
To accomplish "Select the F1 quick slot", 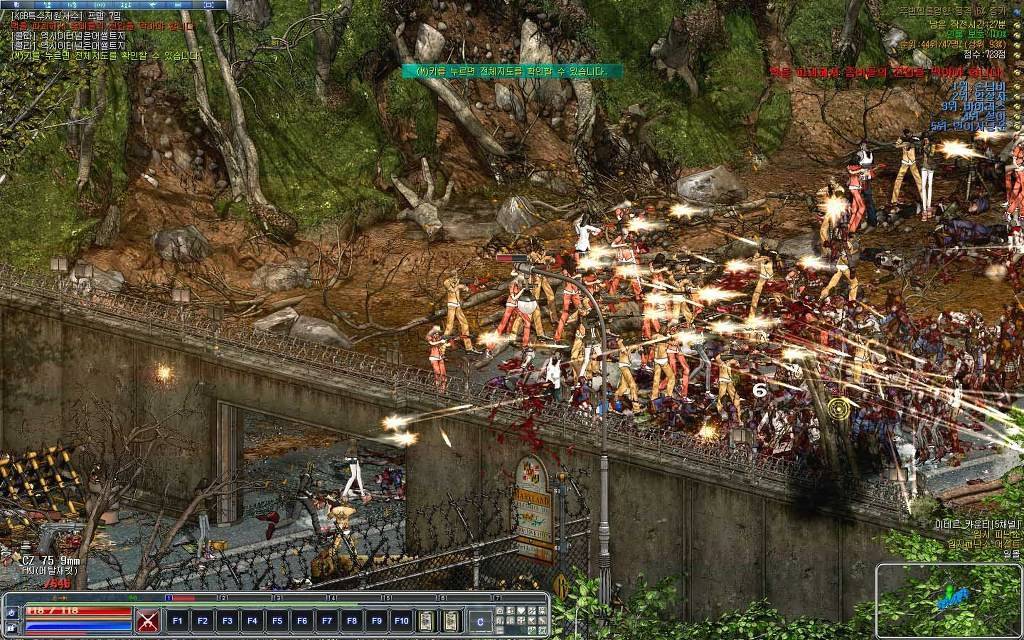I will (x=178, y=620).
